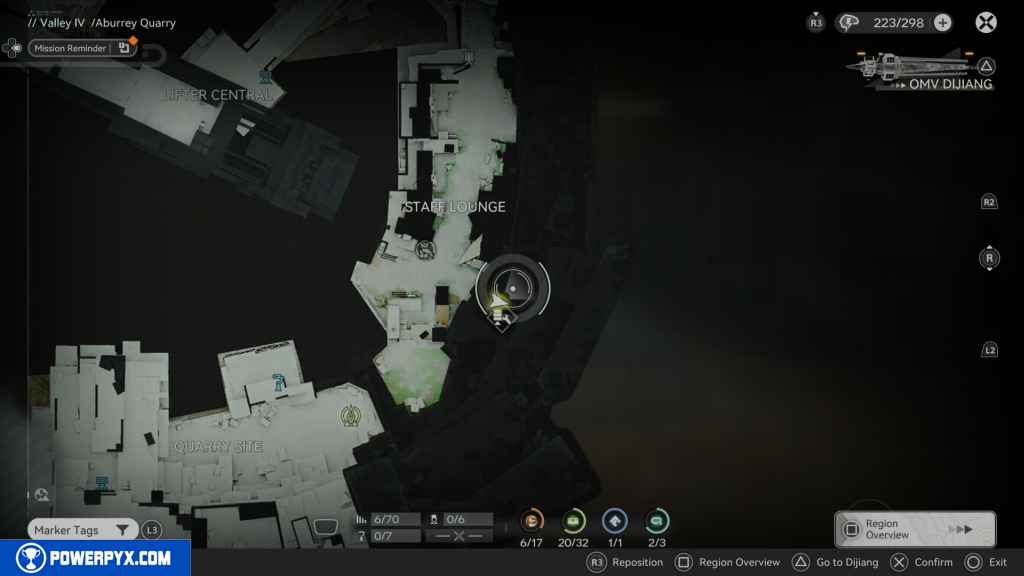Select the Lifter Central teal map marker
This screenshot has height=576, width=1024.
coord(265,77)
